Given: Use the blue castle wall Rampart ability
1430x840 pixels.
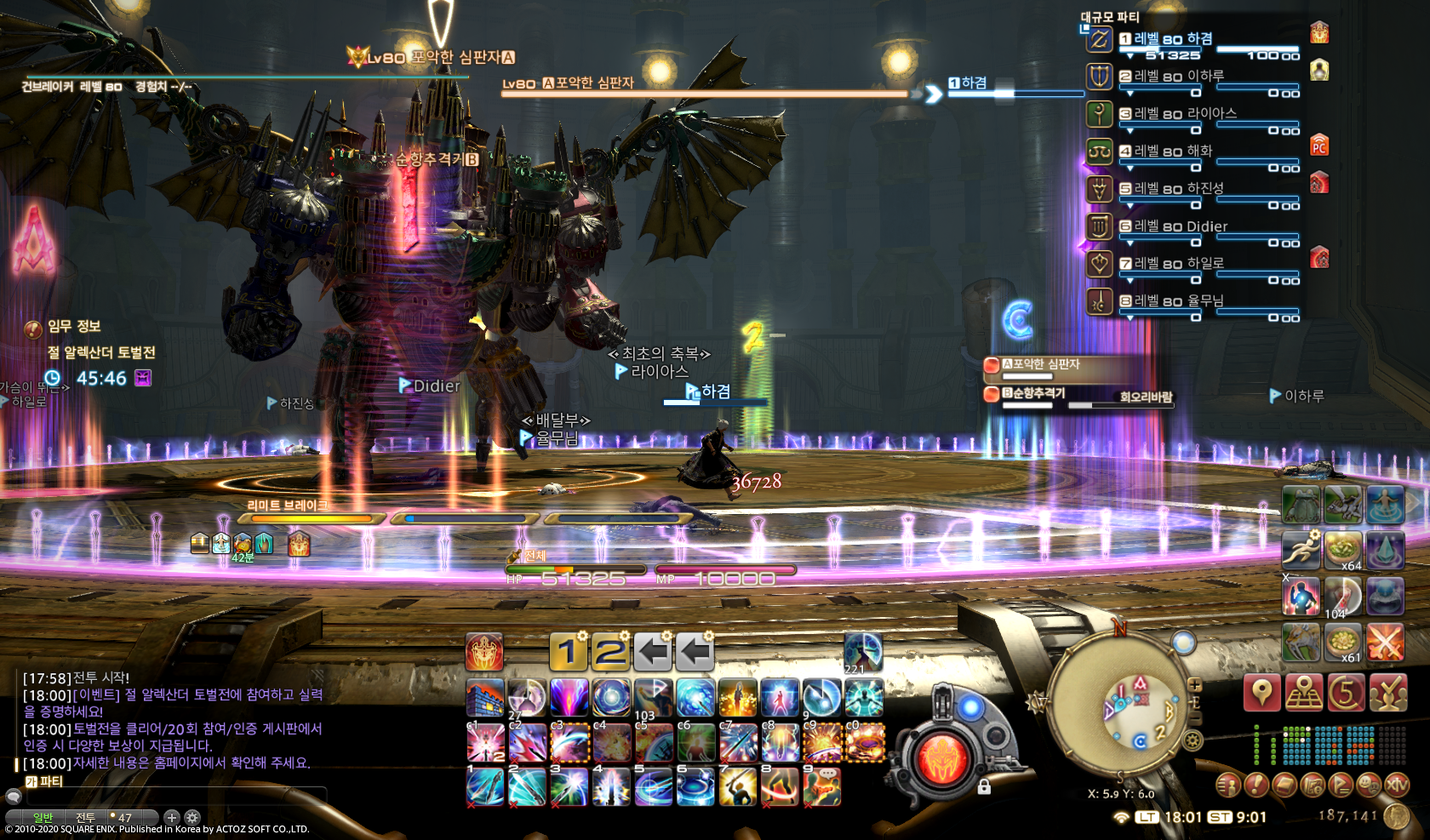Looking at the screenshot, I should point(485,699).
